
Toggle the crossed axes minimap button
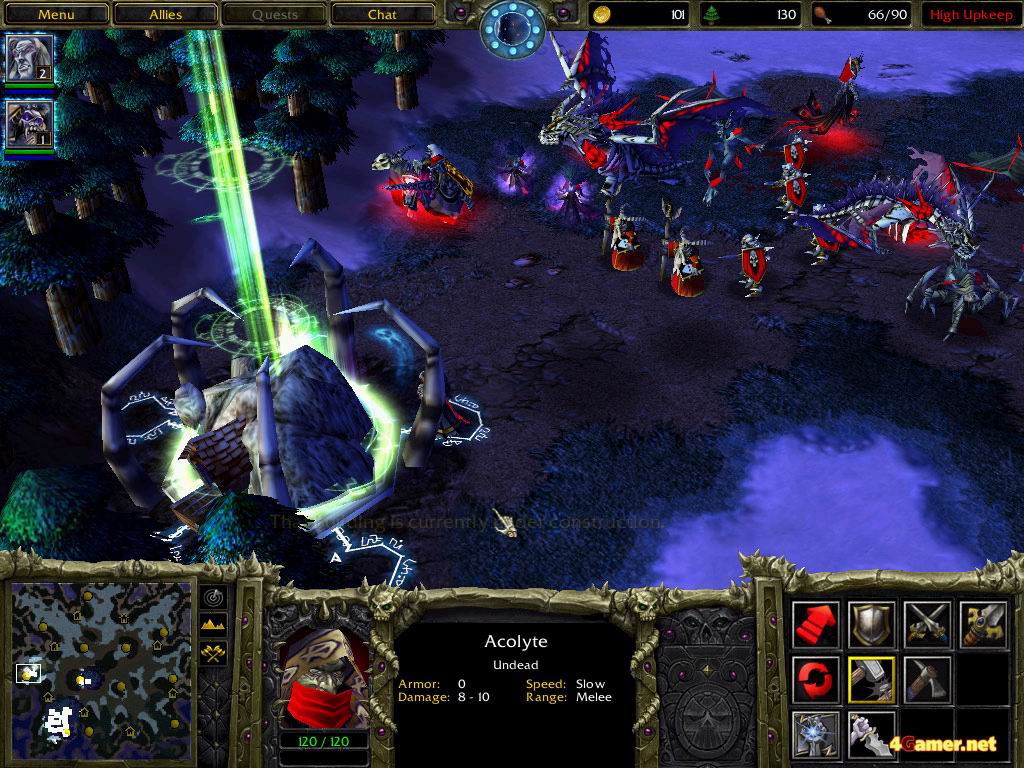214,652
